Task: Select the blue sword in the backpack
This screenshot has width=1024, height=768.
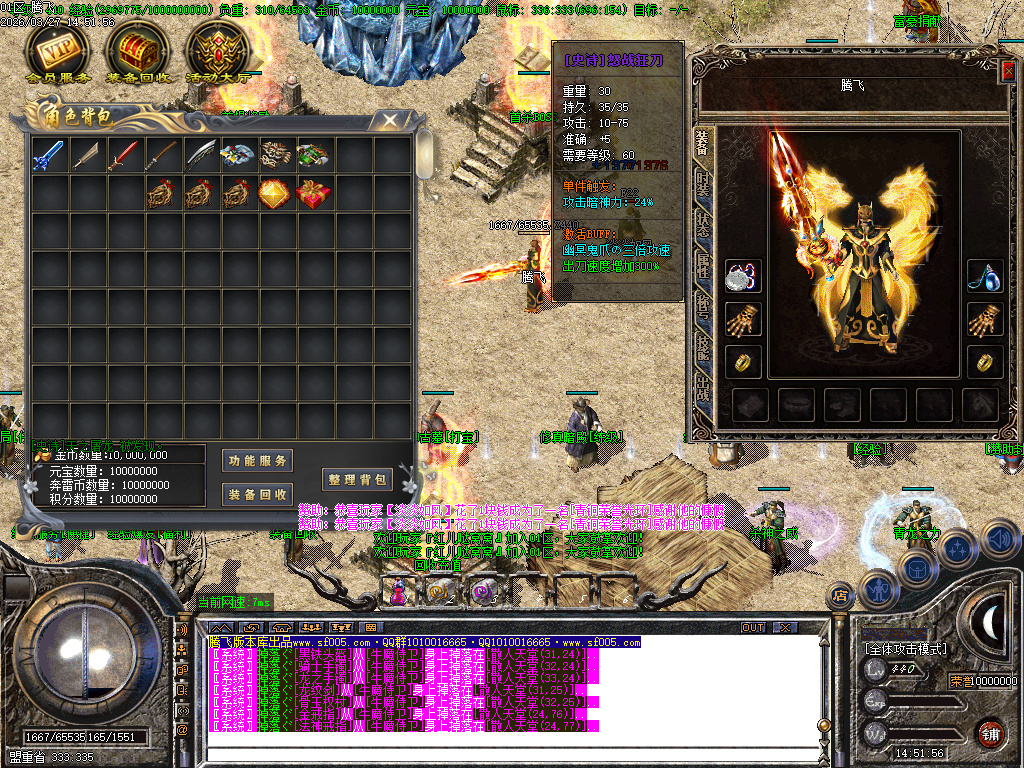Action: coord(49,155)
